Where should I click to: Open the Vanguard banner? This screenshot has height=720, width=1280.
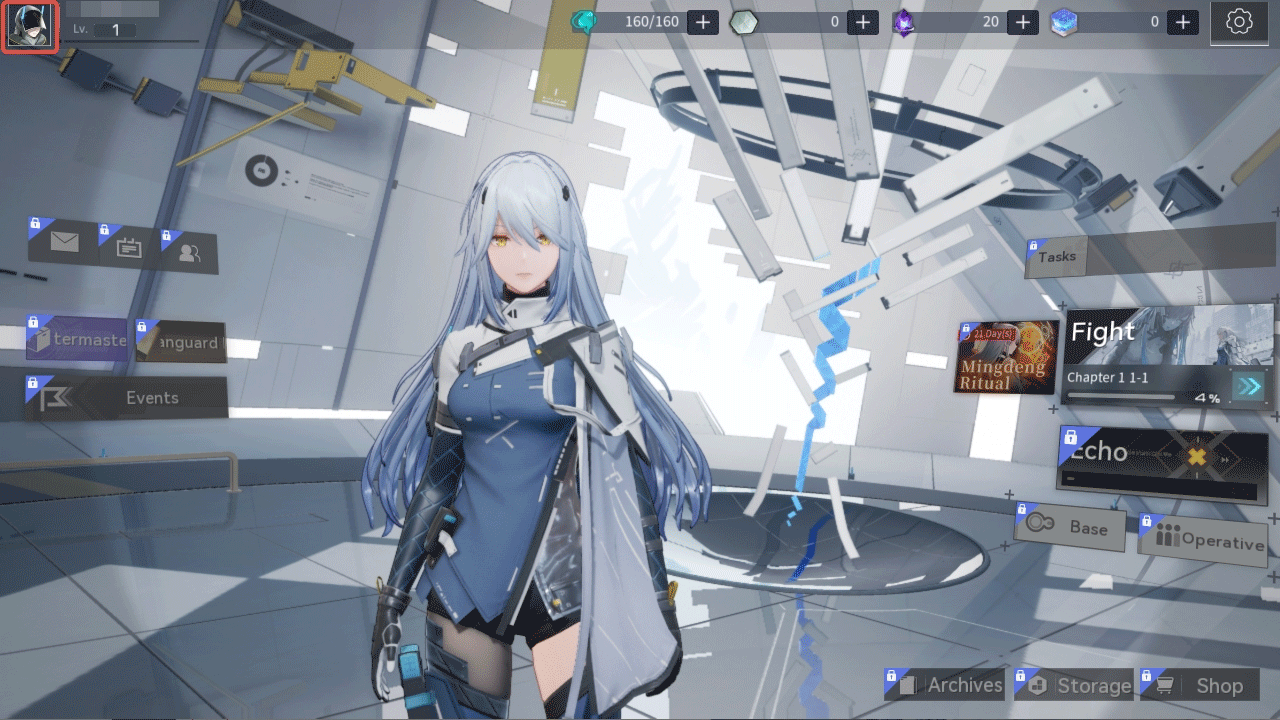(x=180, y=341)
